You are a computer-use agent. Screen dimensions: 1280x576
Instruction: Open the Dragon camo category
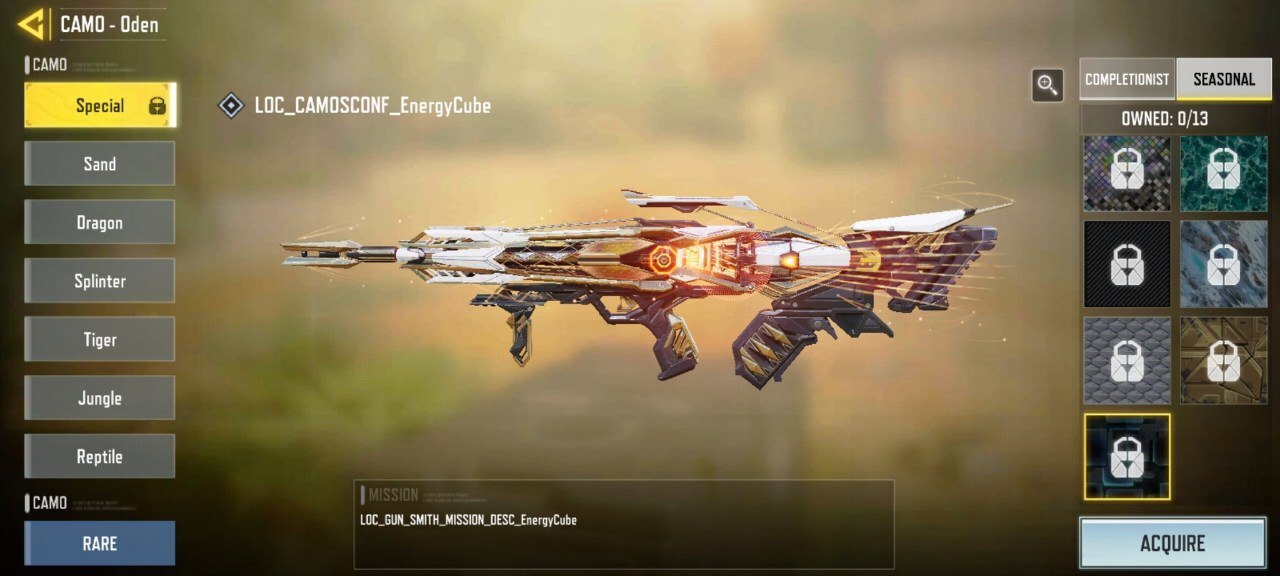point(100,222)
